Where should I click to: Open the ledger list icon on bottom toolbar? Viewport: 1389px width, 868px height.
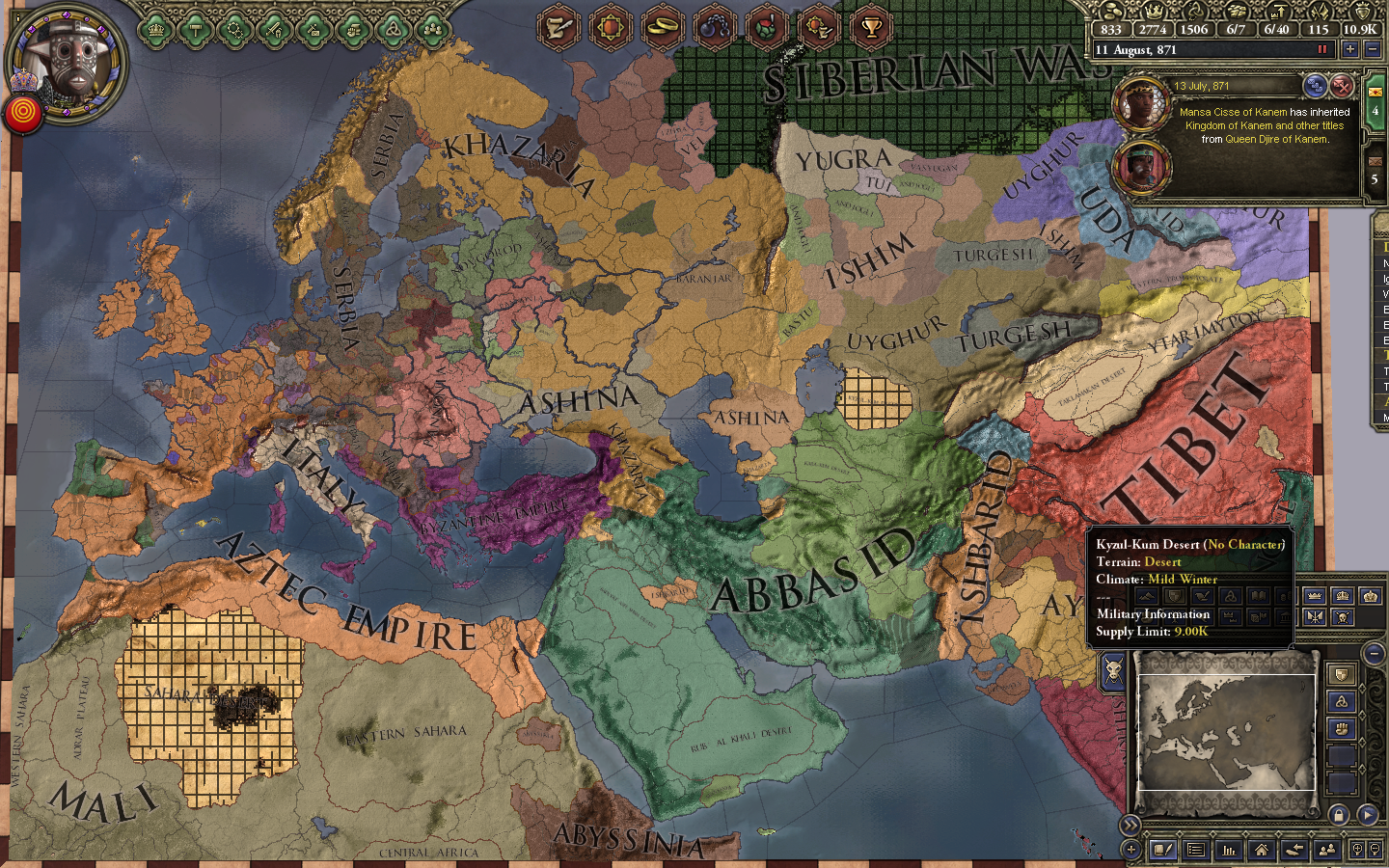point(1196,850)
